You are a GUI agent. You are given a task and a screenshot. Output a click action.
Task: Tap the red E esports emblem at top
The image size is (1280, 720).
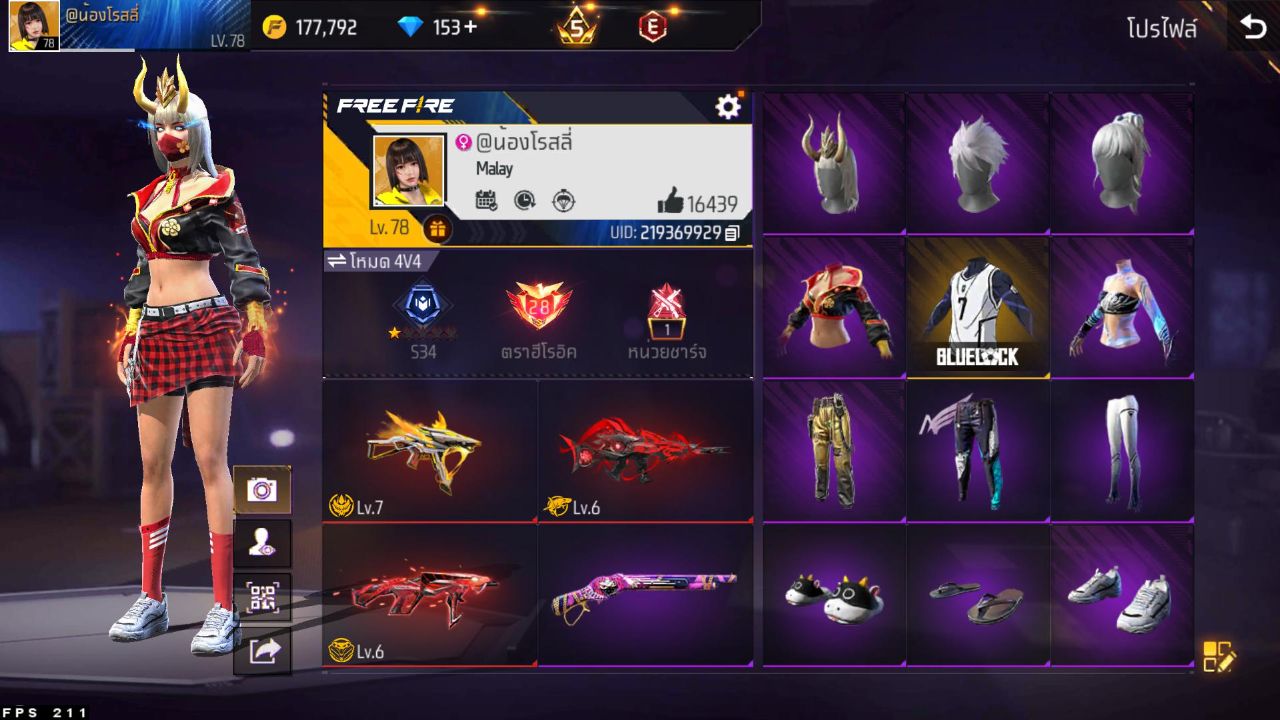[x=655, y=26]
